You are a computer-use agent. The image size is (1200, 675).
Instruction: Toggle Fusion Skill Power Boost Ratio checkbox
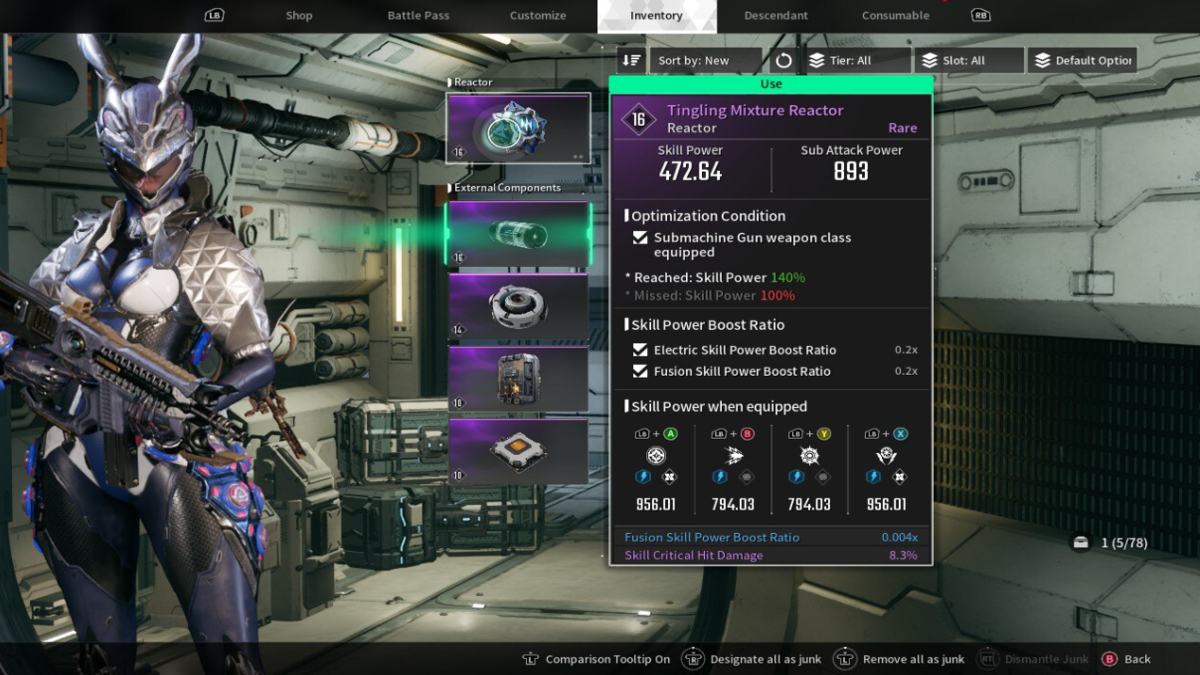click(640, 371)
